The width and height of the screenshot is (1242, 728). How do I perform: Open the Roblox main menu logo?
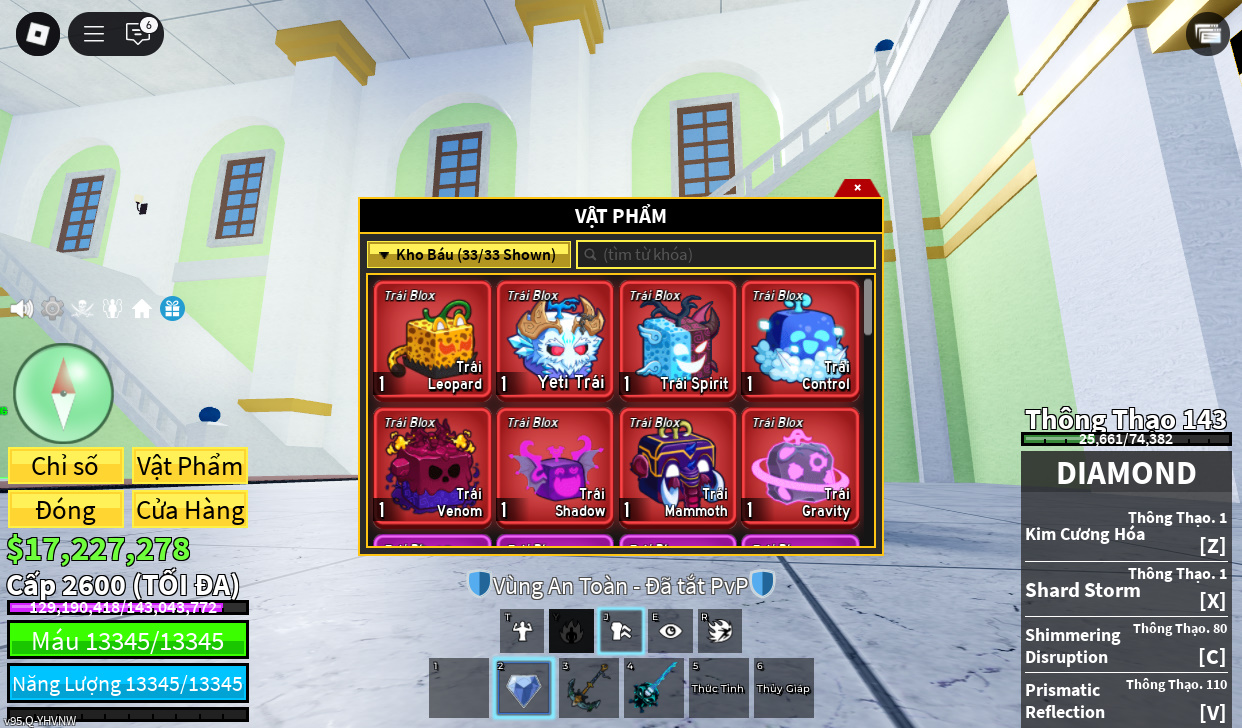click(x=38, y=34)
